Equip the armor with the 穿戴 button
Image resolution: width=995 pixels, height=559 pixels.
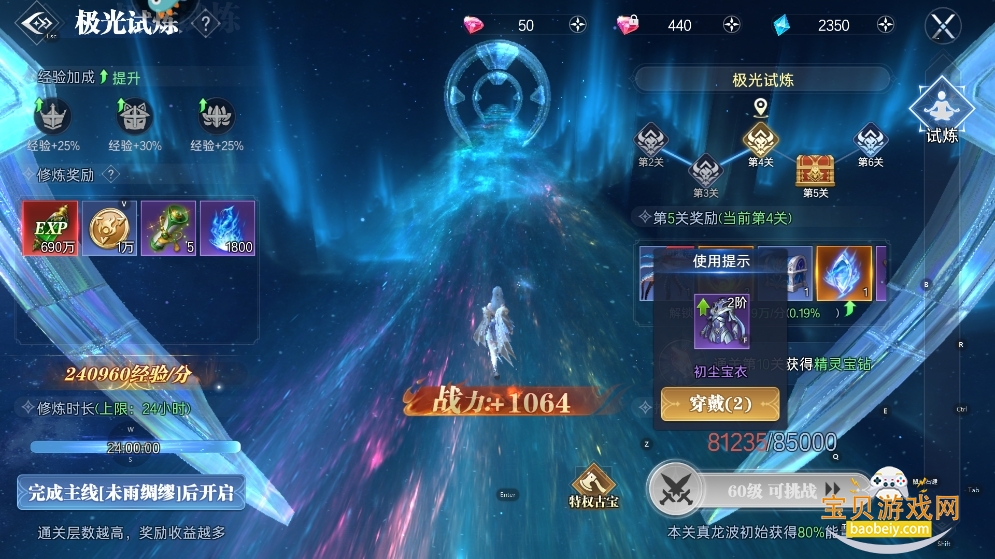(x=720, y=404)
